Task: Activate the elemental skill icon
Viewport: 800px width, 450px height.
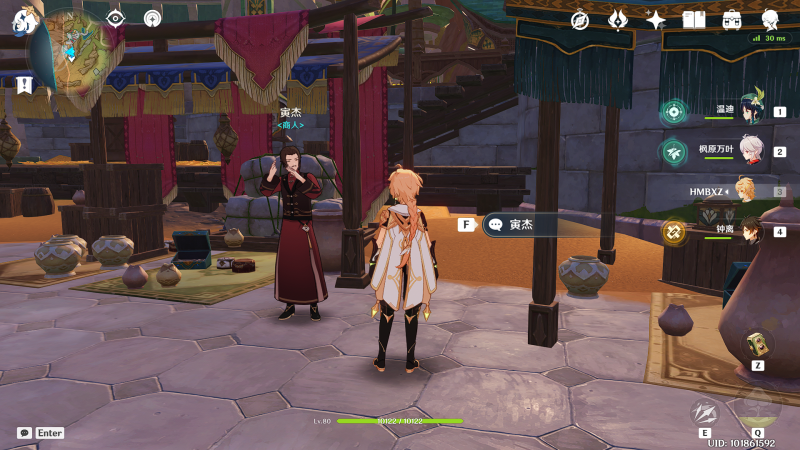Action: click(x=706, y=412)
